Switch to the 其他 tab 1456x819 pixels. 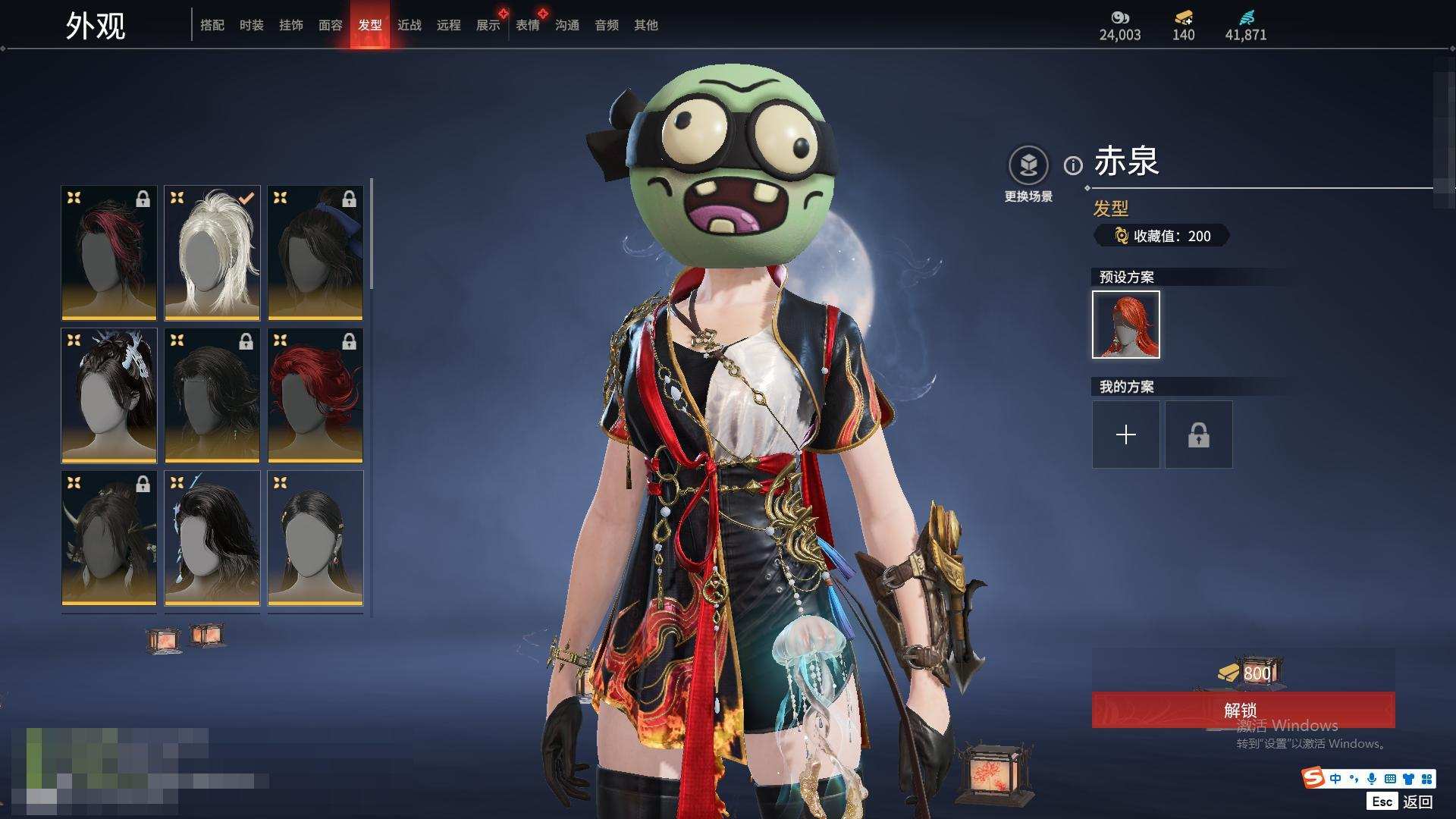click(645, 25)
